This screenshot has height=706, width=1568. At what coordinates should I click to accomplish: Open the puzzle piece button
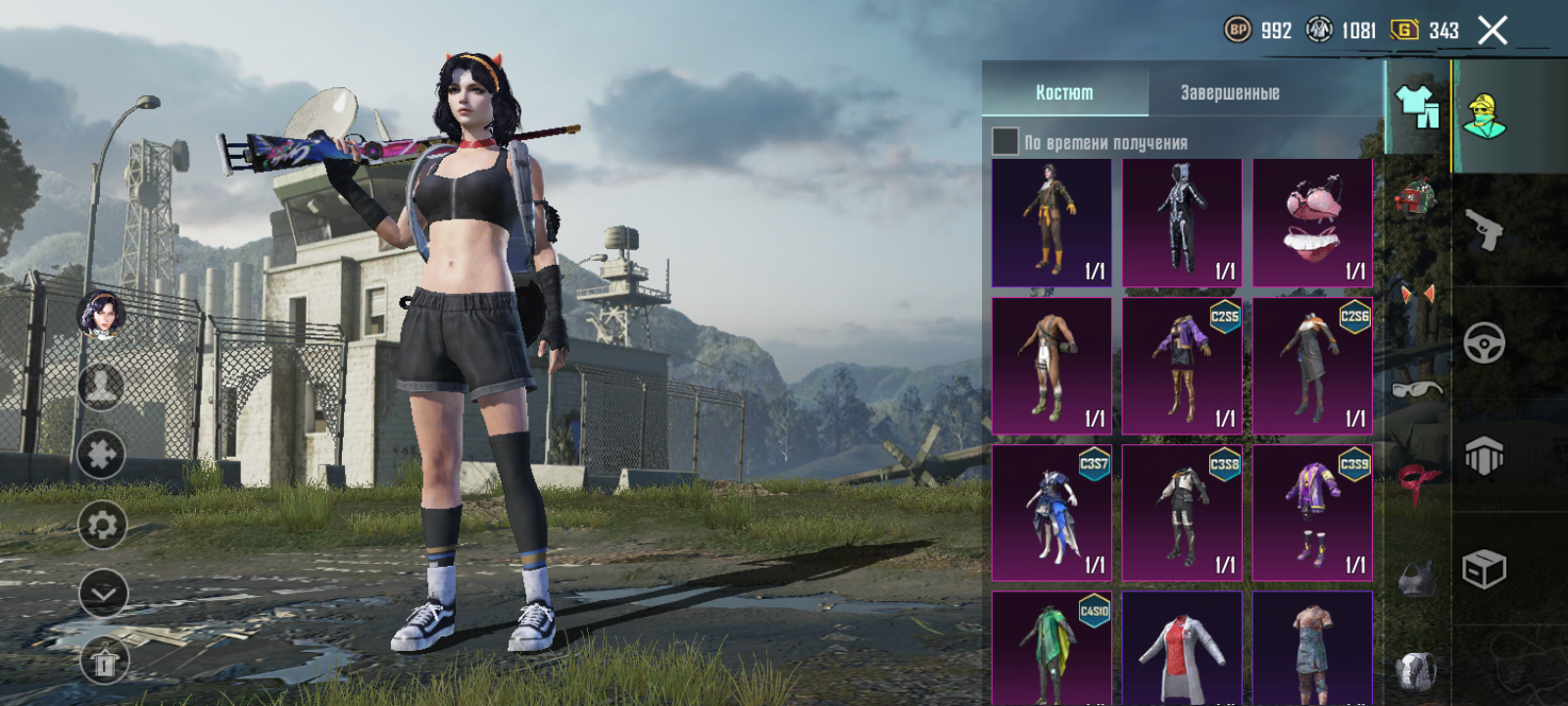[102, 454]
